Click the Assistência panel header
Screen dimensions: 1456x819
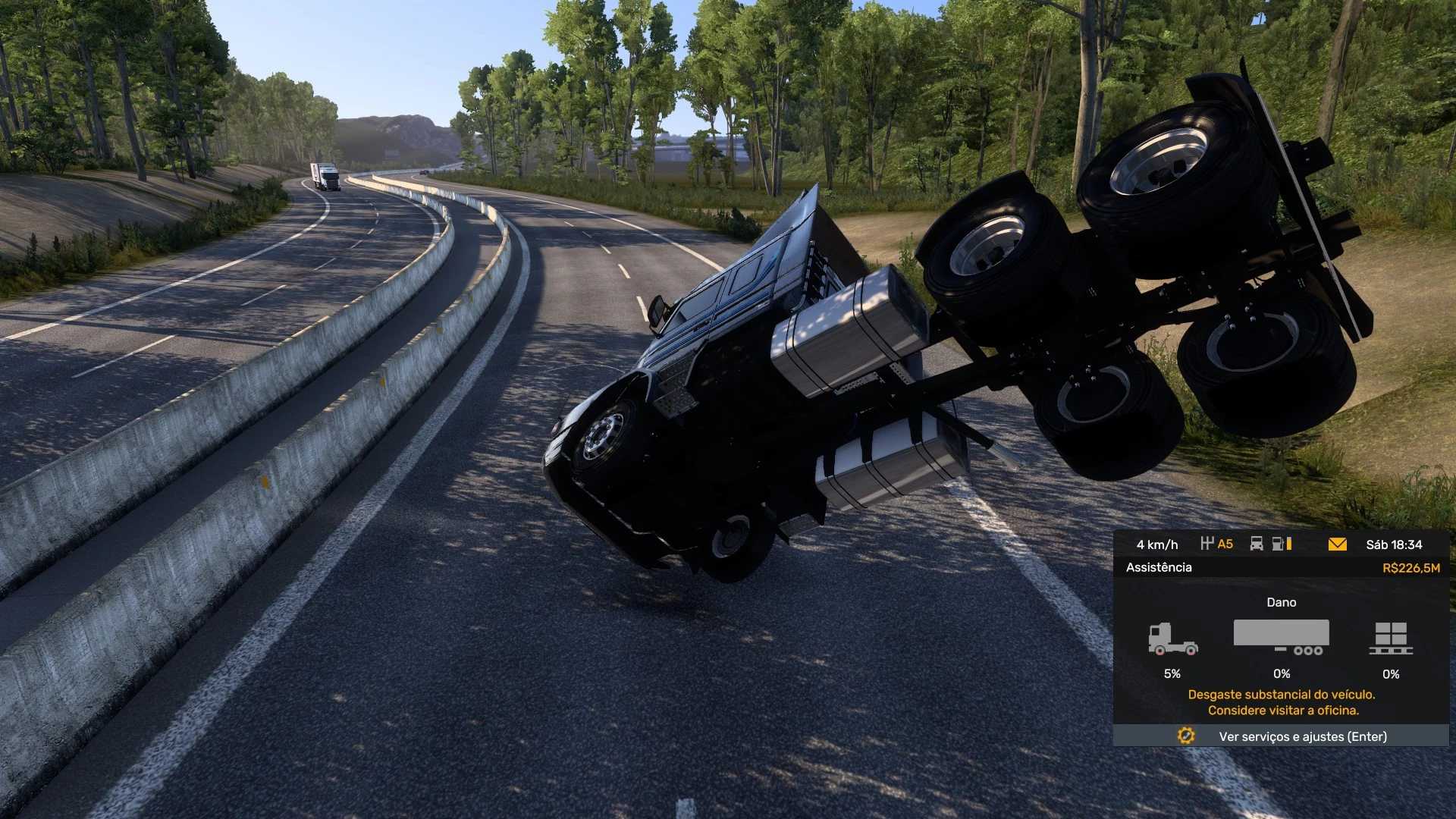click(x=1159, y=567)
